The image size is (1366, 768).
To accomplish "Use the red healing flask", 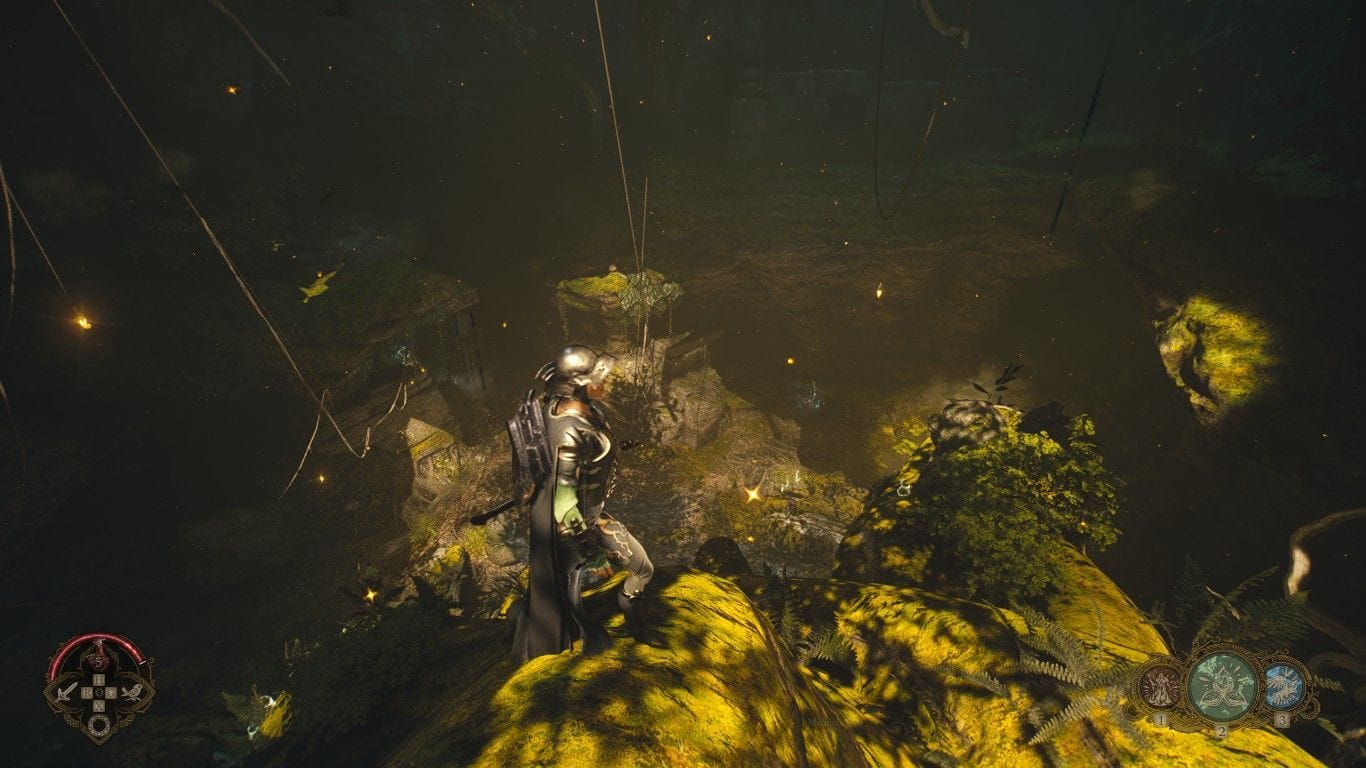I will click(x=99, y=661).
